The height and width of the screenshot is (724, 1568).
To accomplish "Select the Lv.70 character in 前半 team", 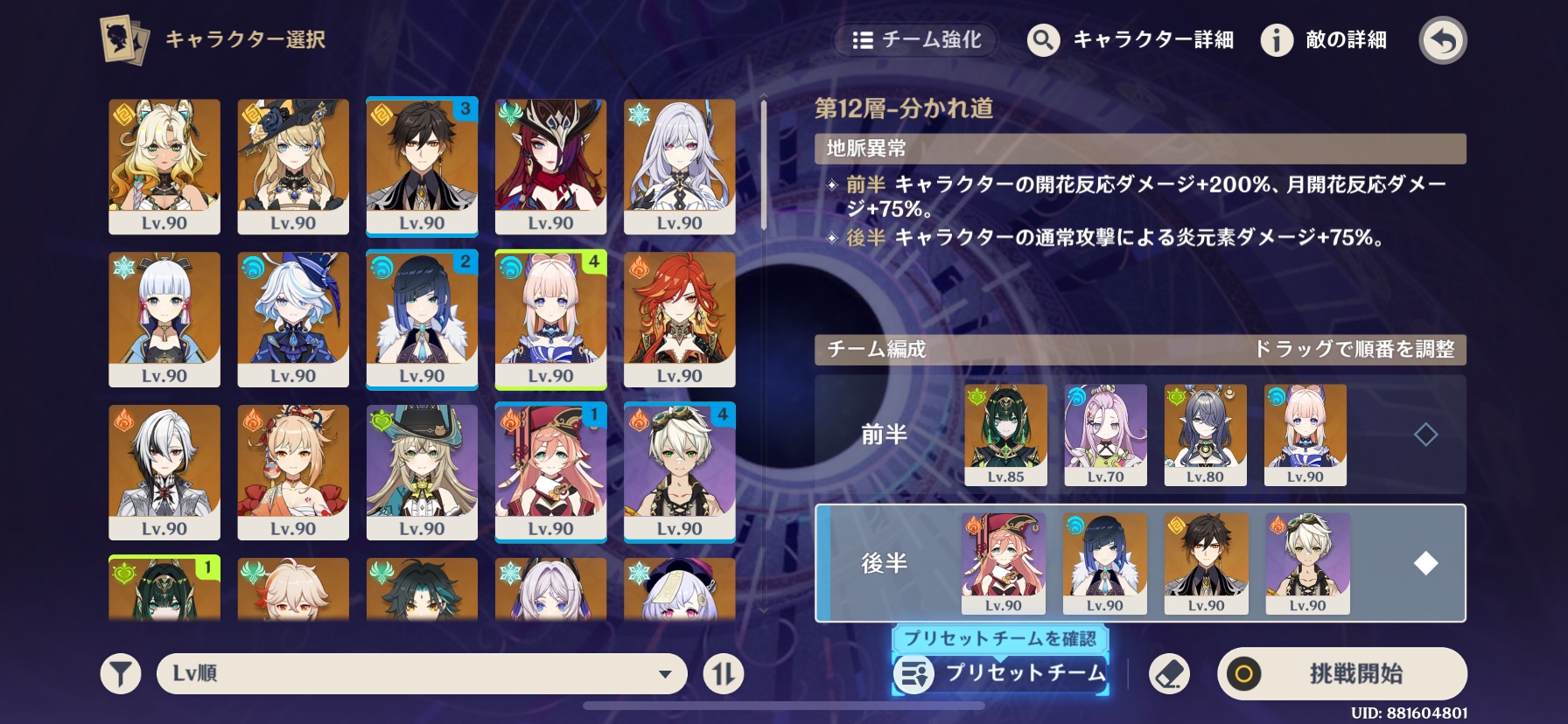I will point(1105,435).
